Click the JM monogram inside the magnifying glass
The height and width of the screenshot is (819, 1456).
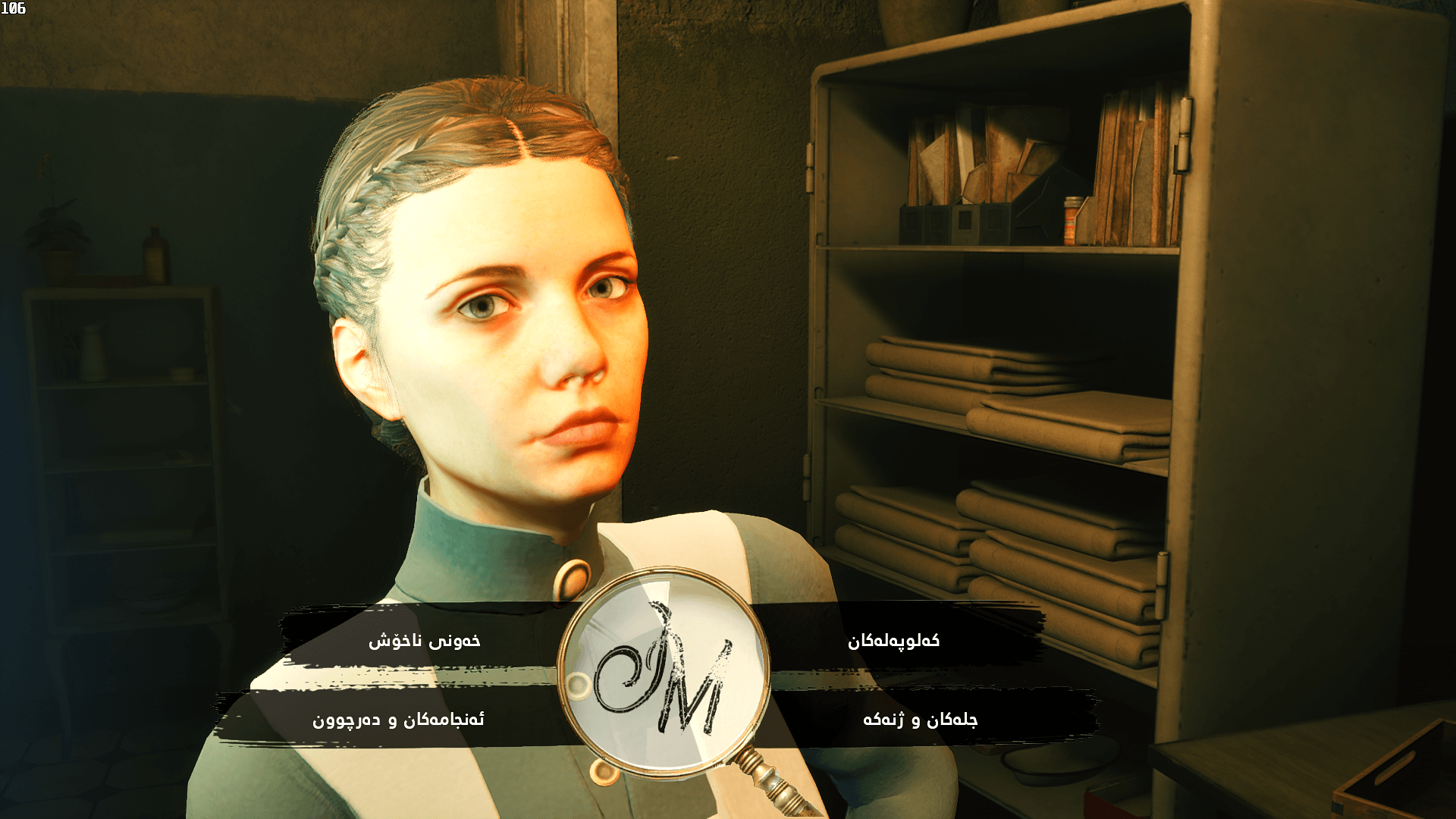pyautogui.click(x=666, y=666)
